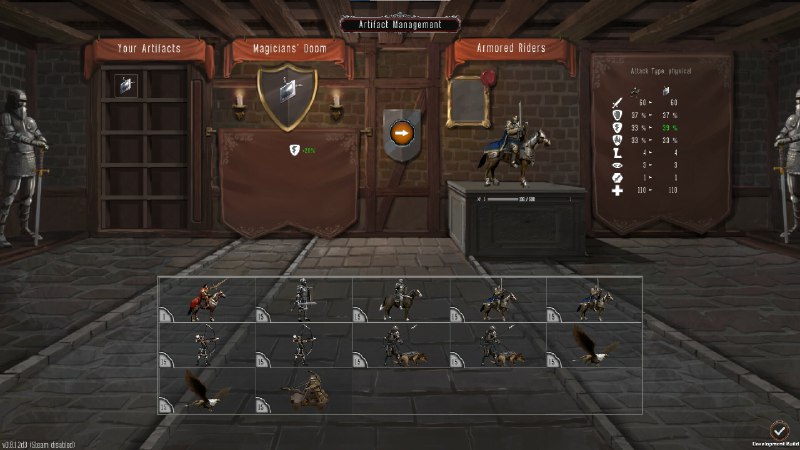
Task: Choose the empty gold-framed artifact slot
Action: tap(467, 100)
